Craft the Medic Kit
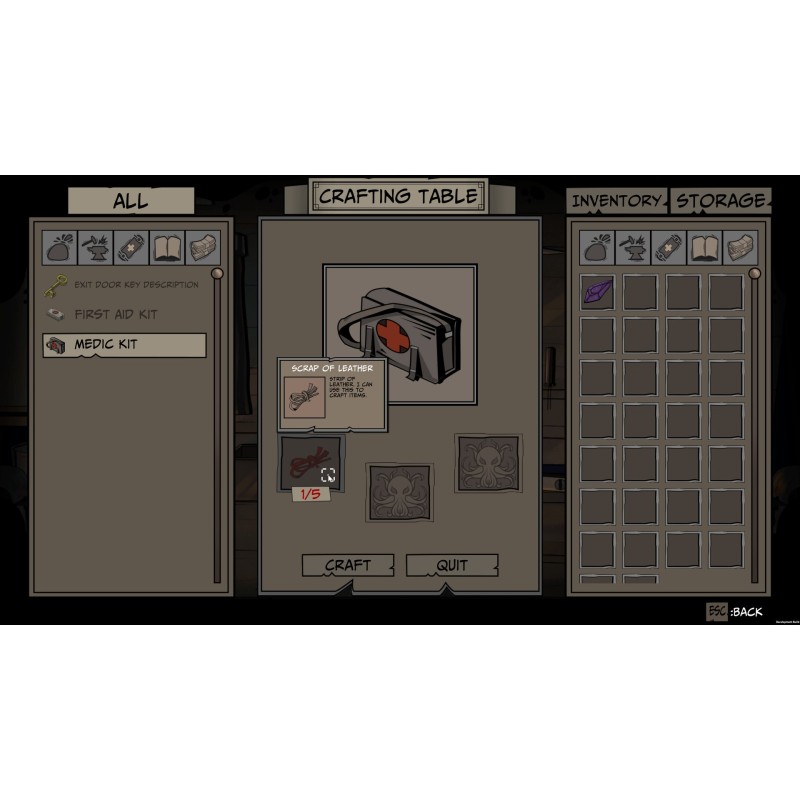The width and height of the screenshot is (800, 800). 347,566
